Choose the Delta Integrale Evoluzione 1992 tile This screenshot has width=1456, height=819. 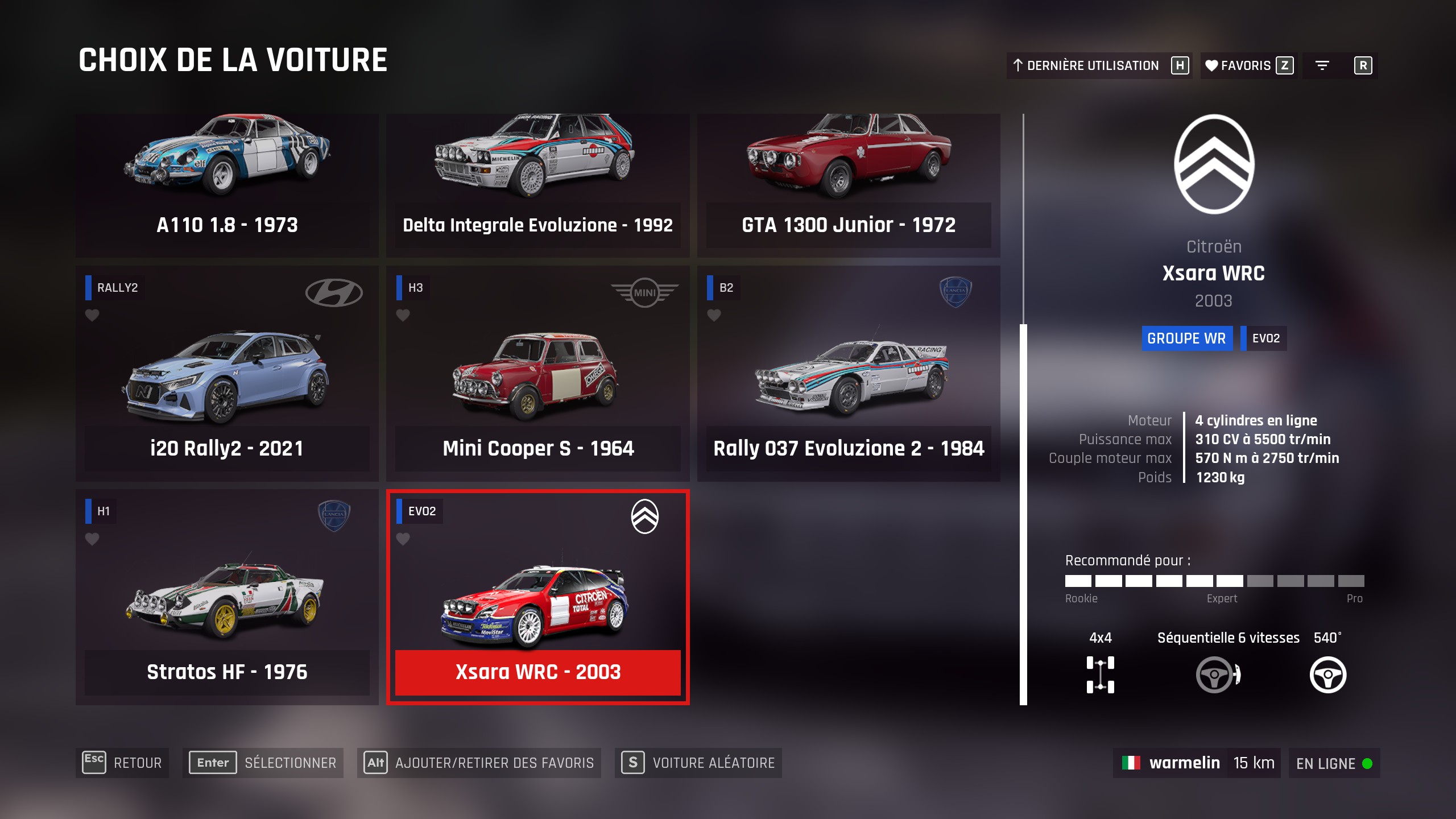pyautogui.click(x=537, y=182)
